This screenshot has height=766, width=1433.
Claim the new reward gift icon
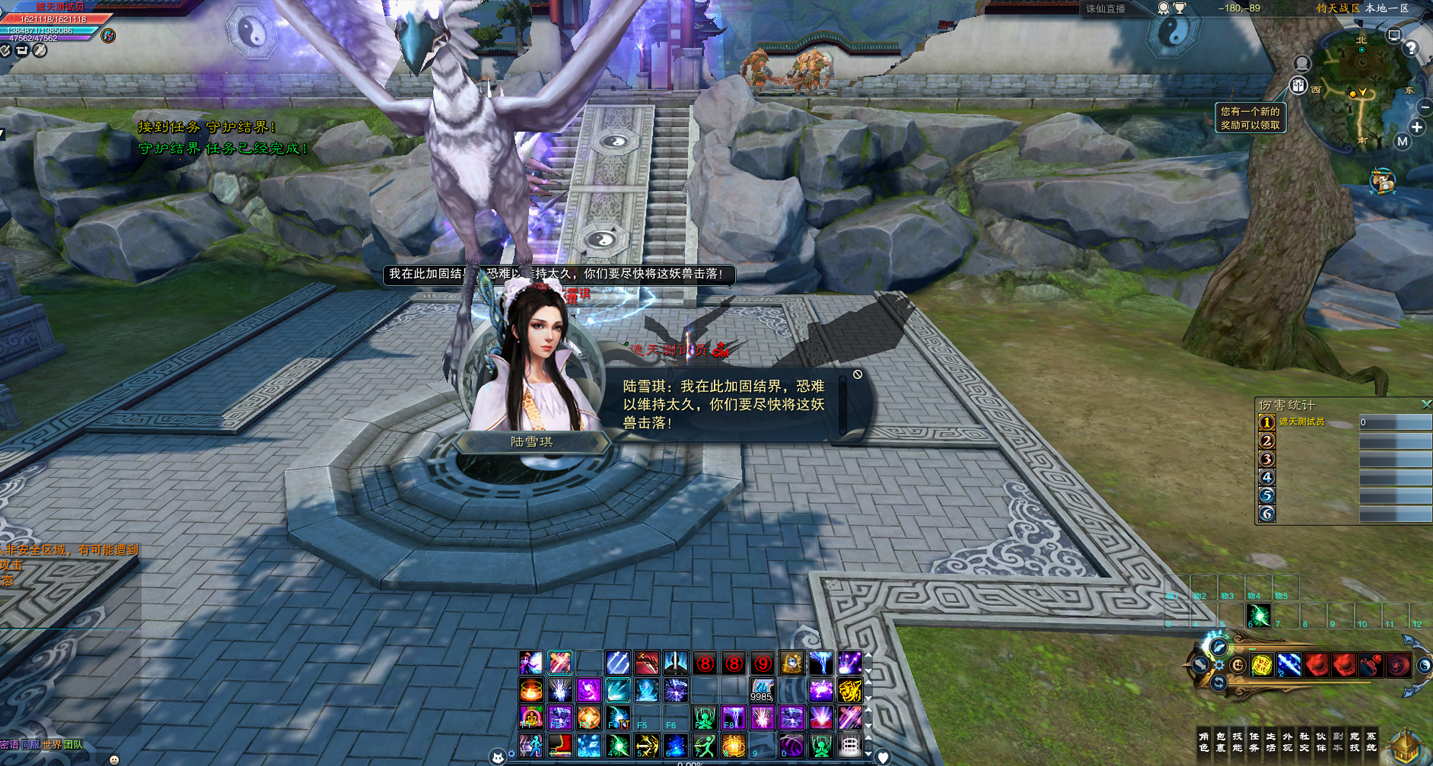point(1298,86)
